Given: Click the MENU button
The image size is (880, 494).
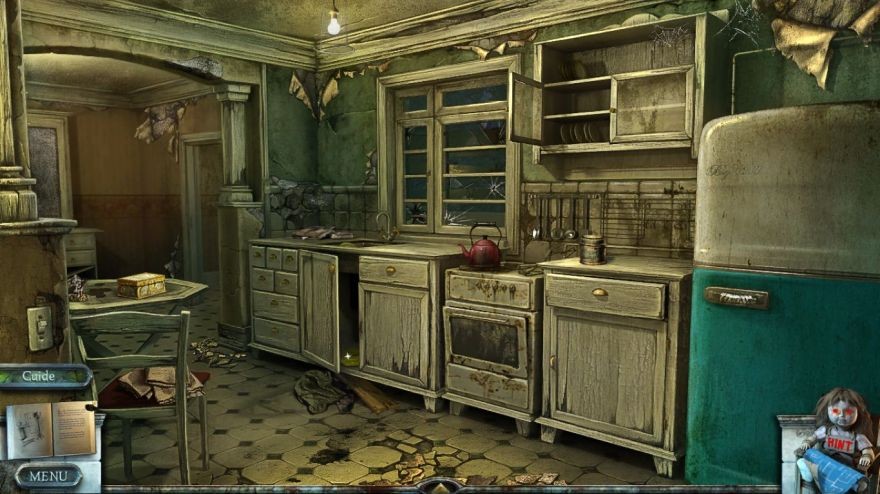Looking at the screenshot, I should [48, 475].
